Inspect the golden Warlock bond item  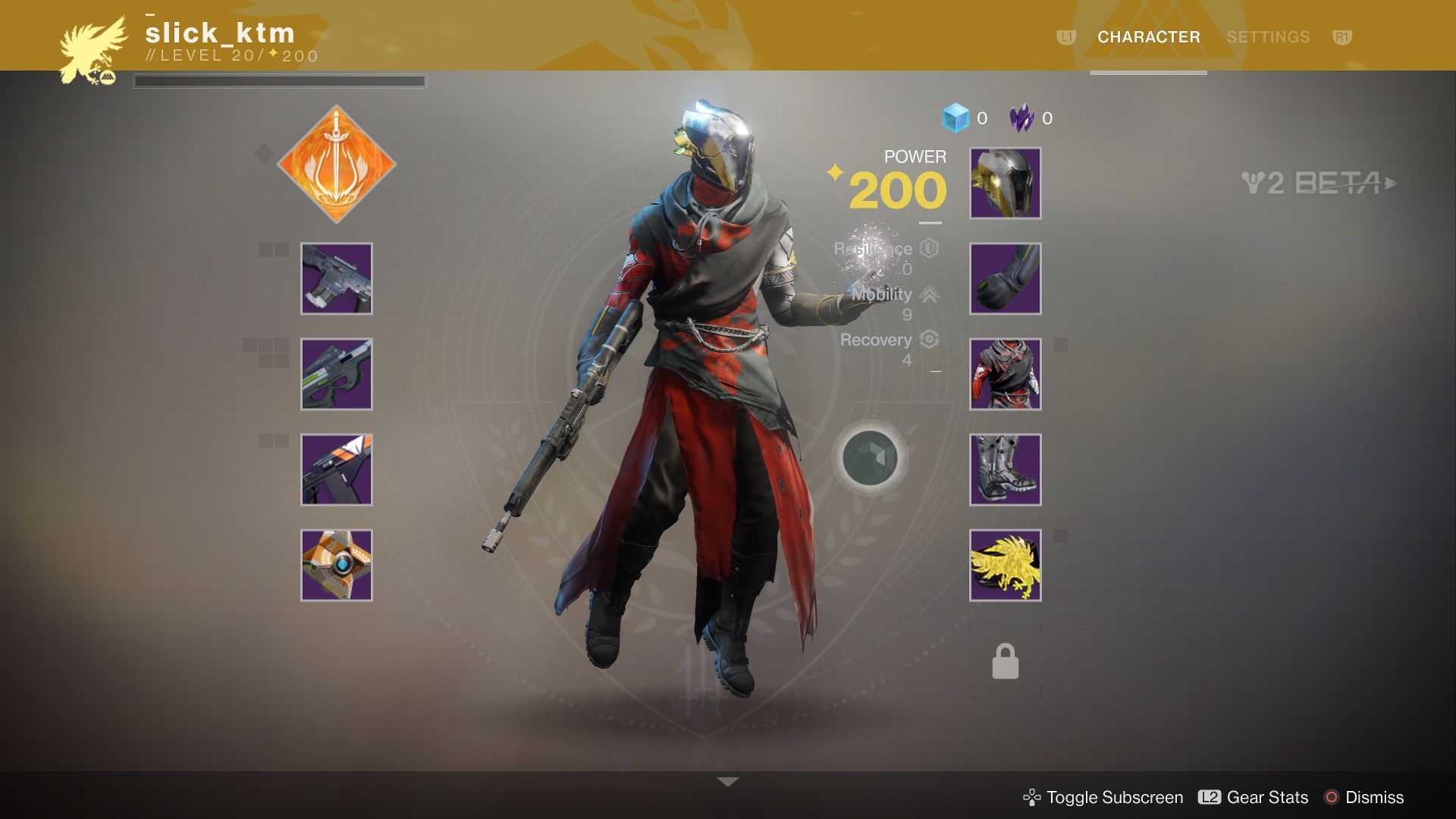1005,563
